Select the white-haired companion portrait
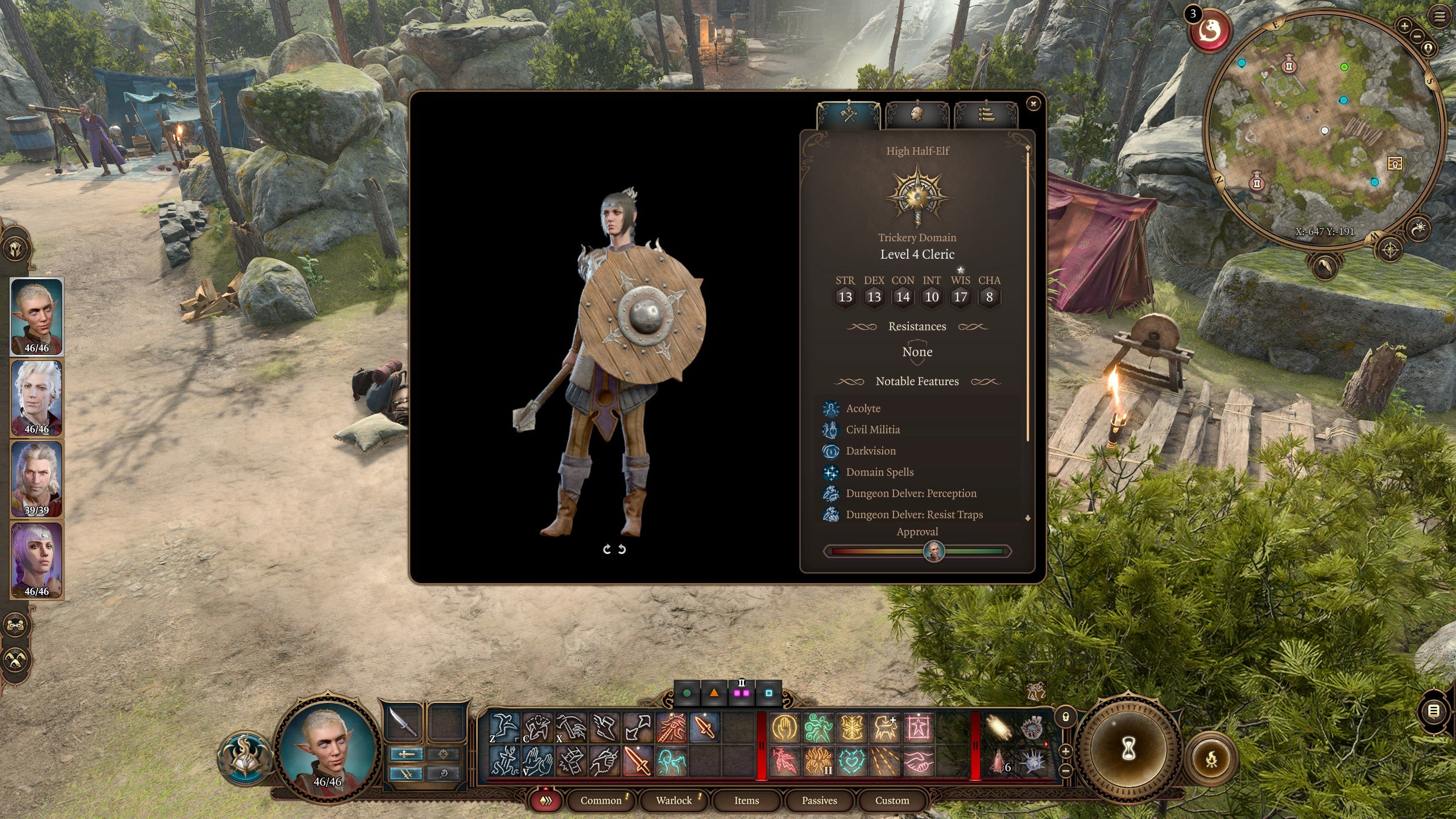Image resolution: width=1456 pixels, height=819 pixels. click(x=37, y=398)
